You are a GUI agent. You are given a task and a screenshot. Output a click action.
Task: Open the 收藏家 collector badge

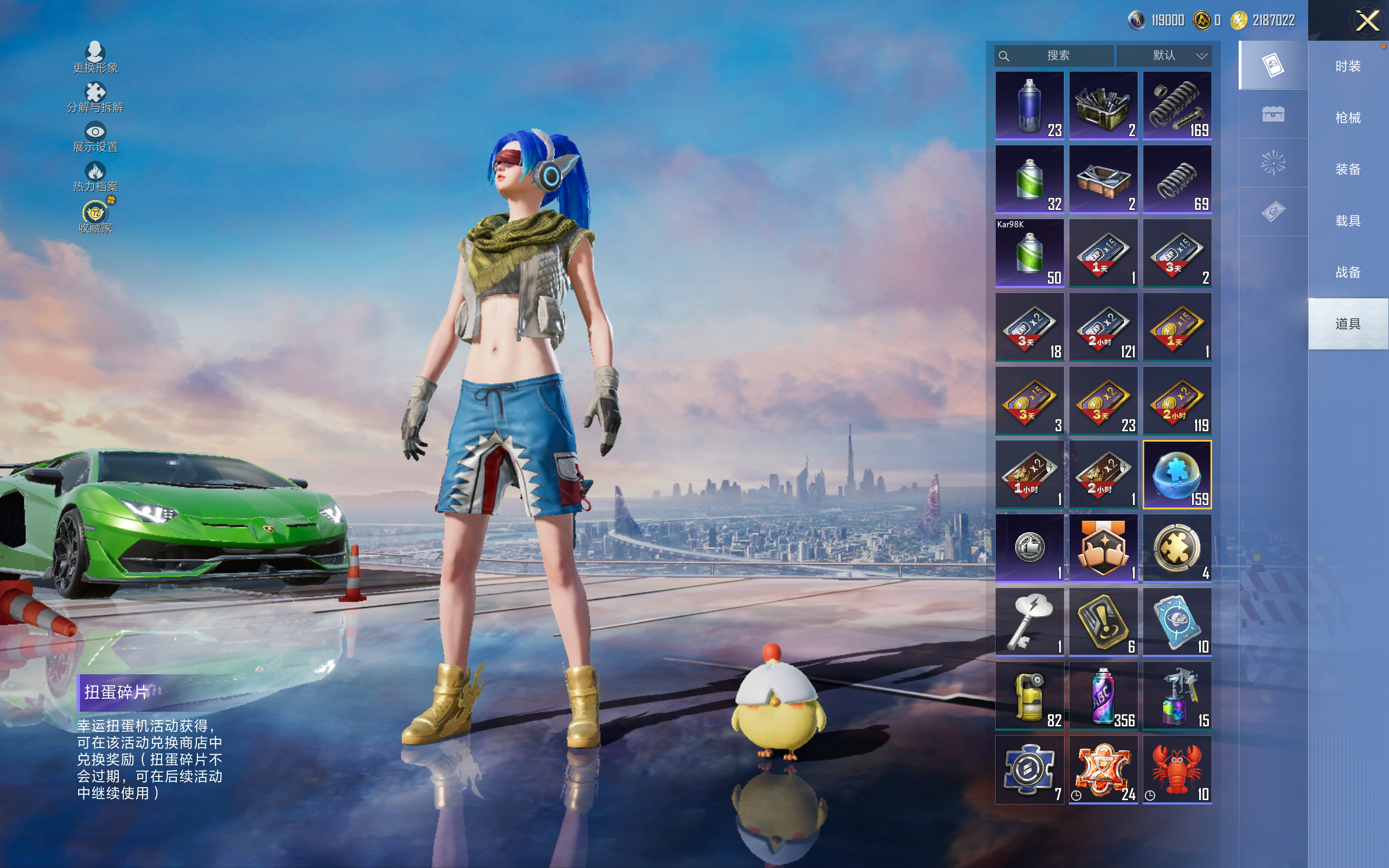tap(95, 217)
